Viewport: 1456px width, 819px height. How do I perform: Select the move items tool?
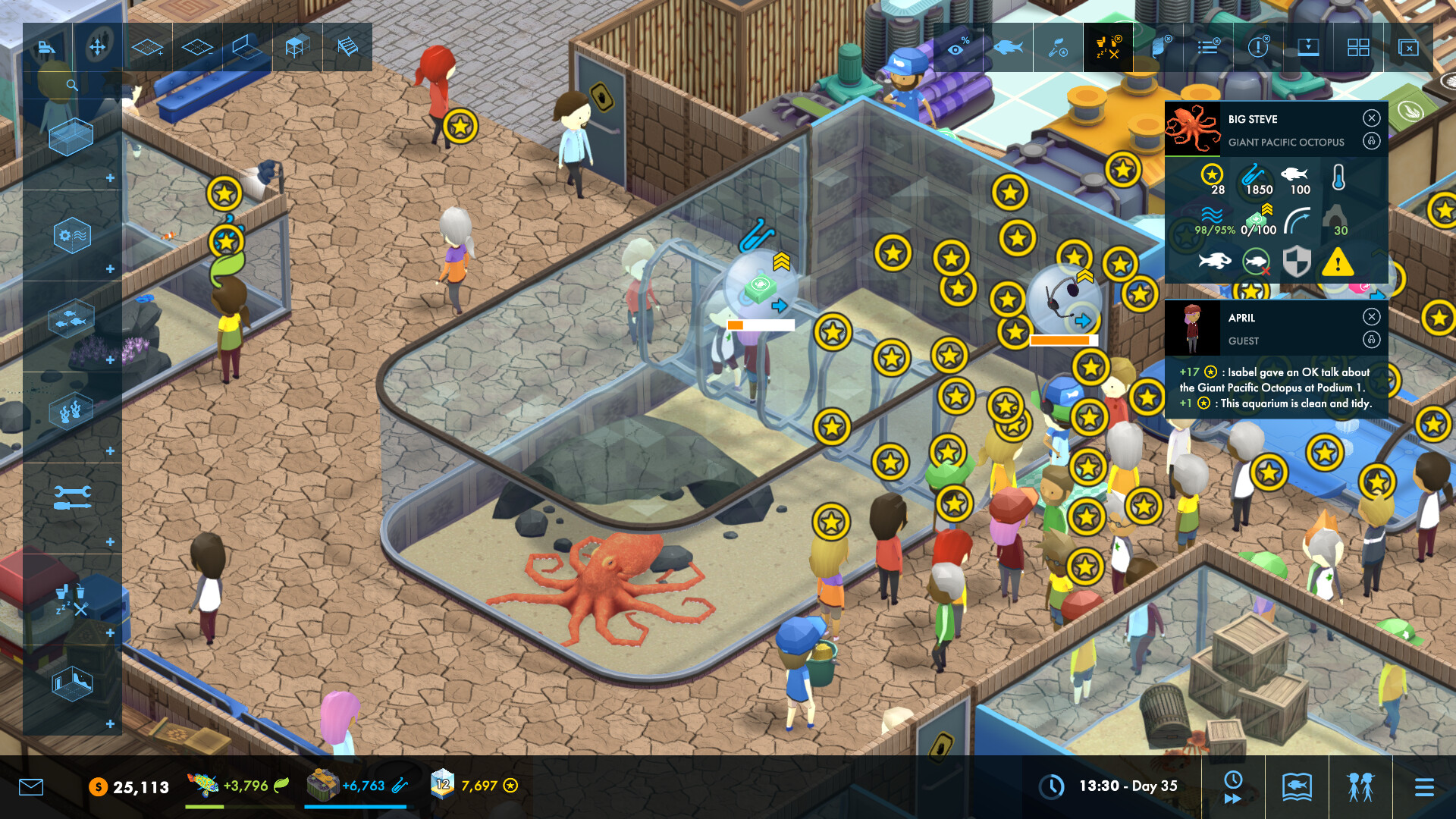[98, 47]
